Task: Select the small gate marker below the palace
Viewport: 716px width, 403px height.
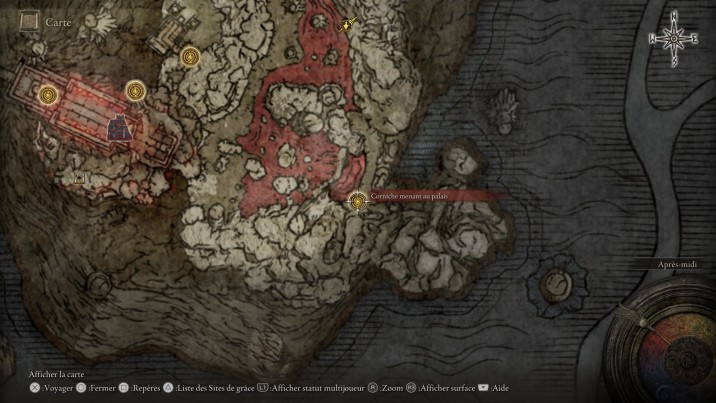Action: pos(81,177)
